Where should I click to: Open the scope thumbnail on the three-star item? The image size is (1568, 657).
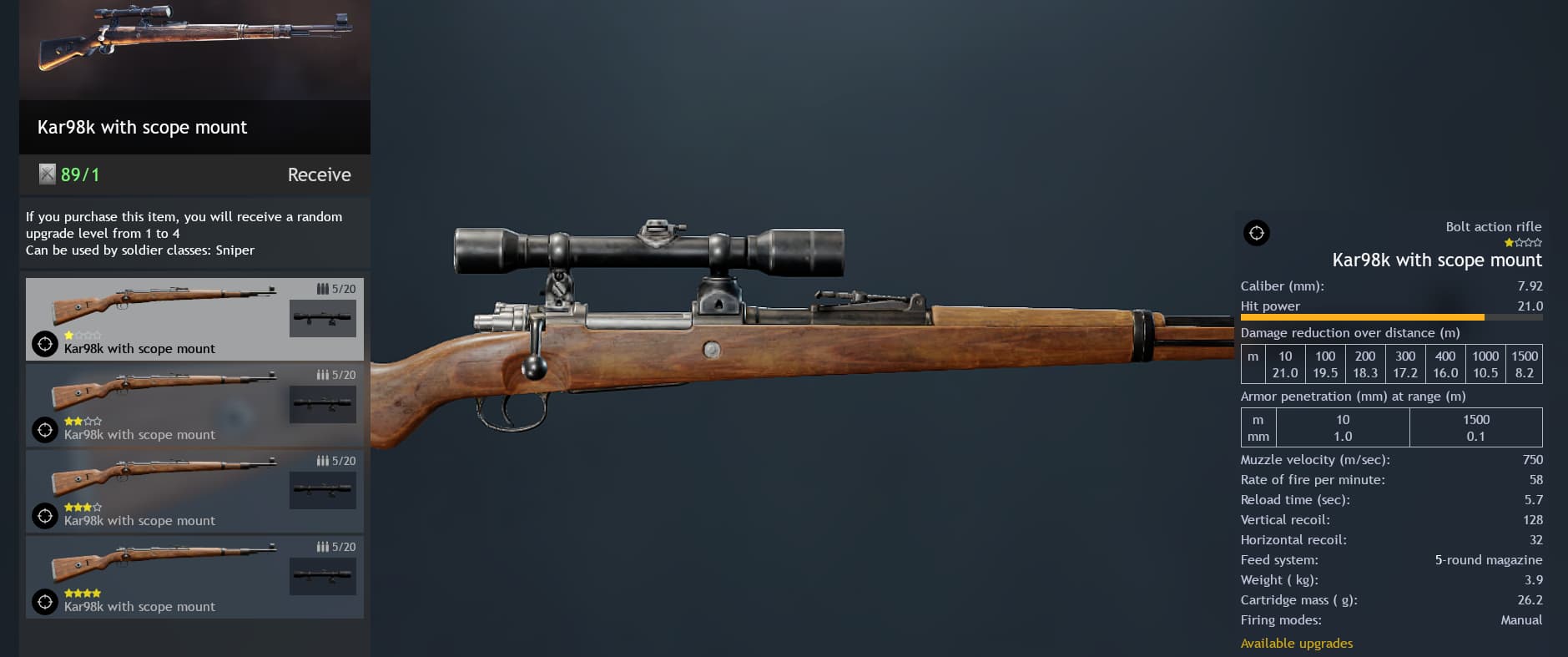pyautogui.click(x=323, y=490)
